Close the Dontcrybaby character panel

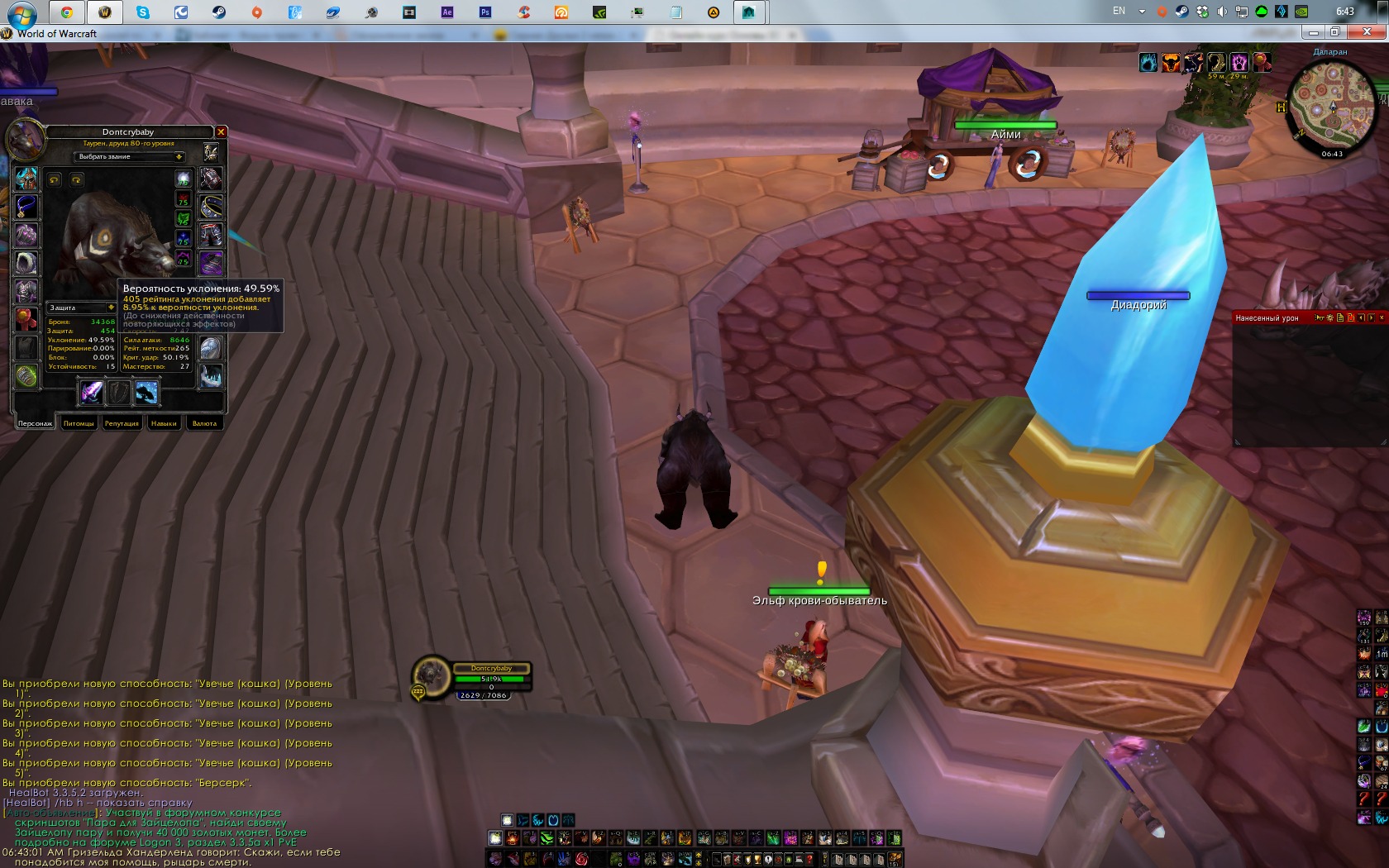click(x=221, y=132)
